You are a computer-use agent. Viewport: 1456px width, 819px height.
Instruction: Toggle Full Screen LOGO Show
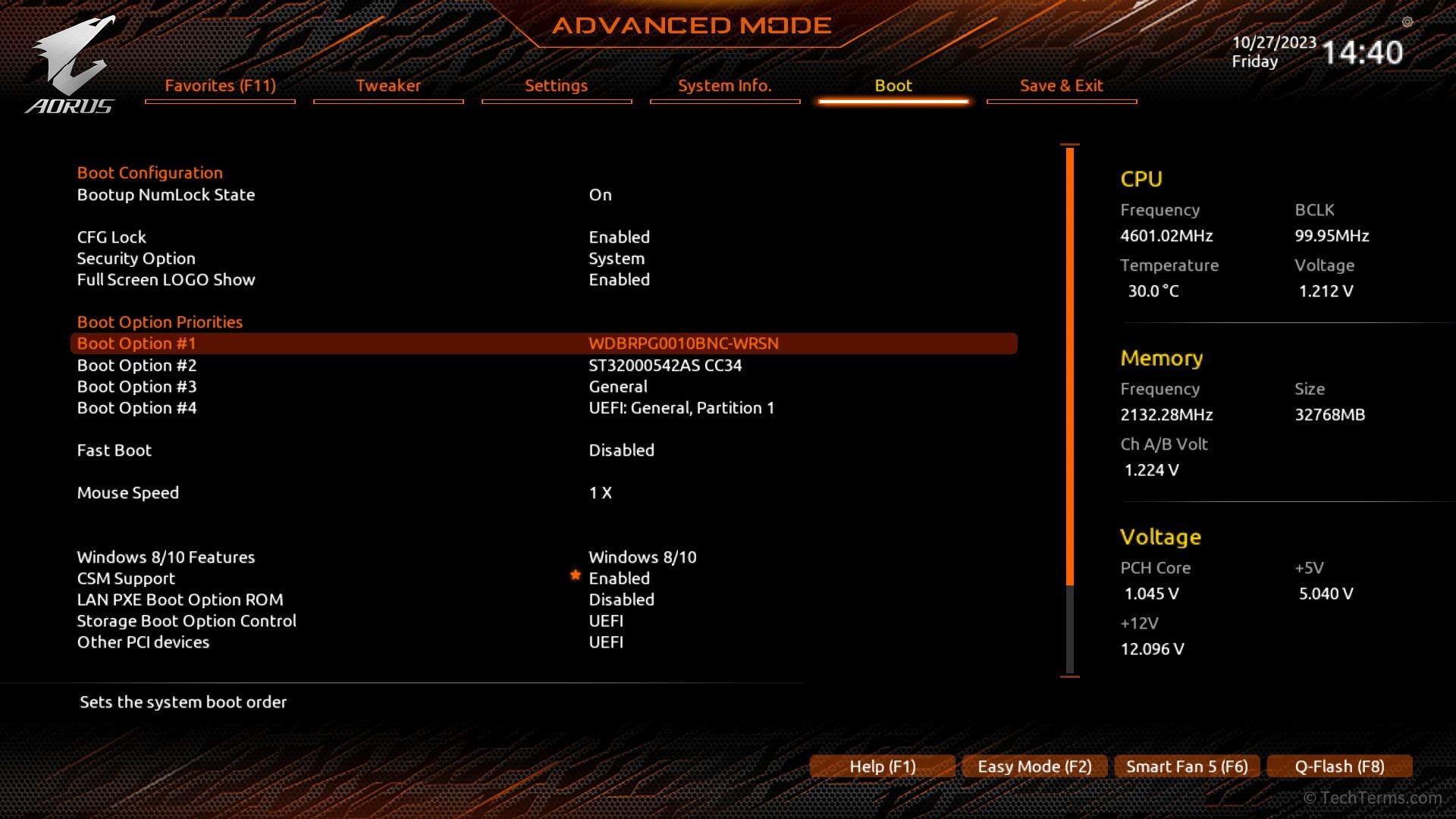(x=165, y=280)
